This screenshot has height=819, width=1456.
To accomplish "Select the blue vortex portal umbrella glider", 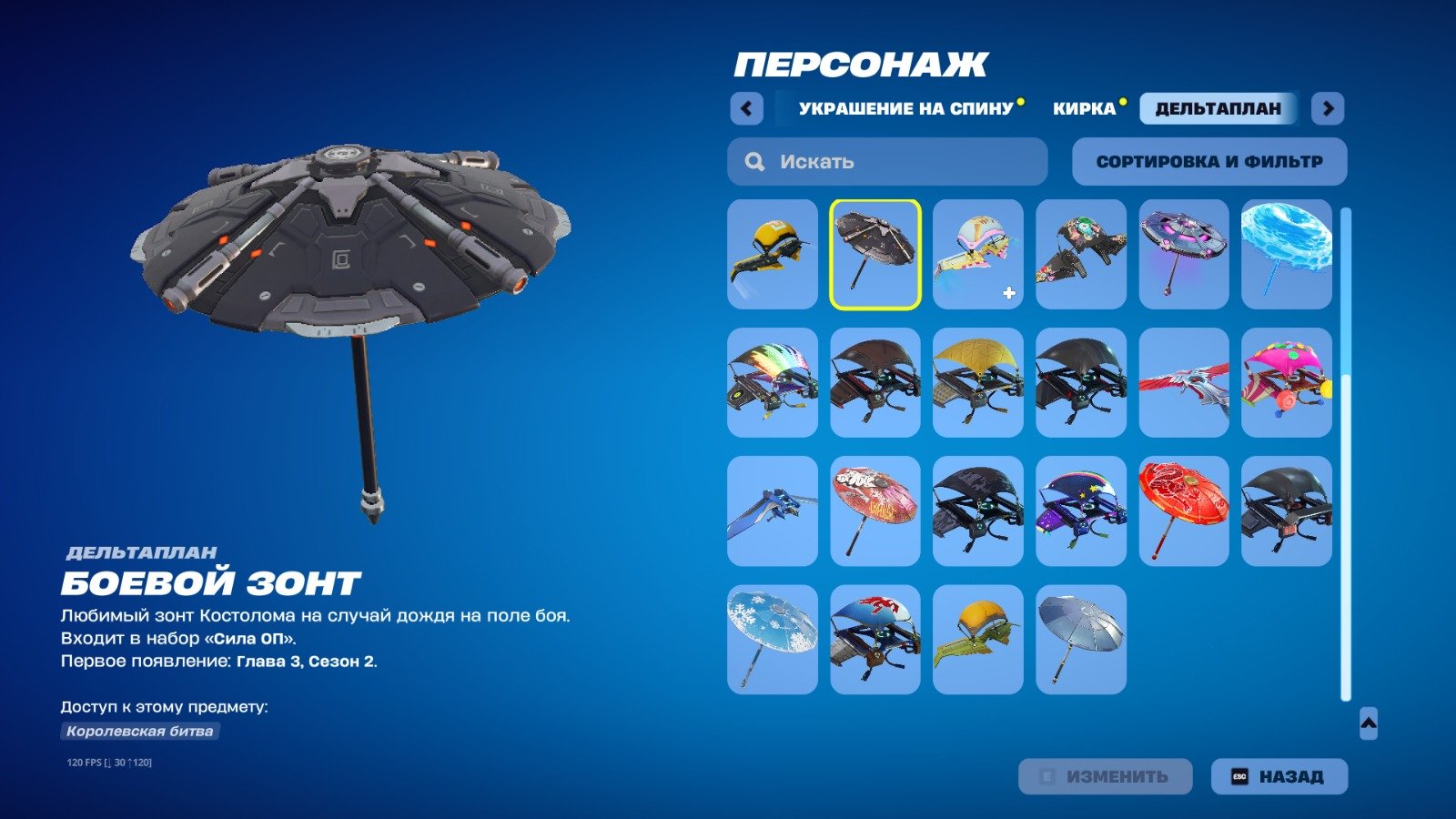I will 1286,253.
